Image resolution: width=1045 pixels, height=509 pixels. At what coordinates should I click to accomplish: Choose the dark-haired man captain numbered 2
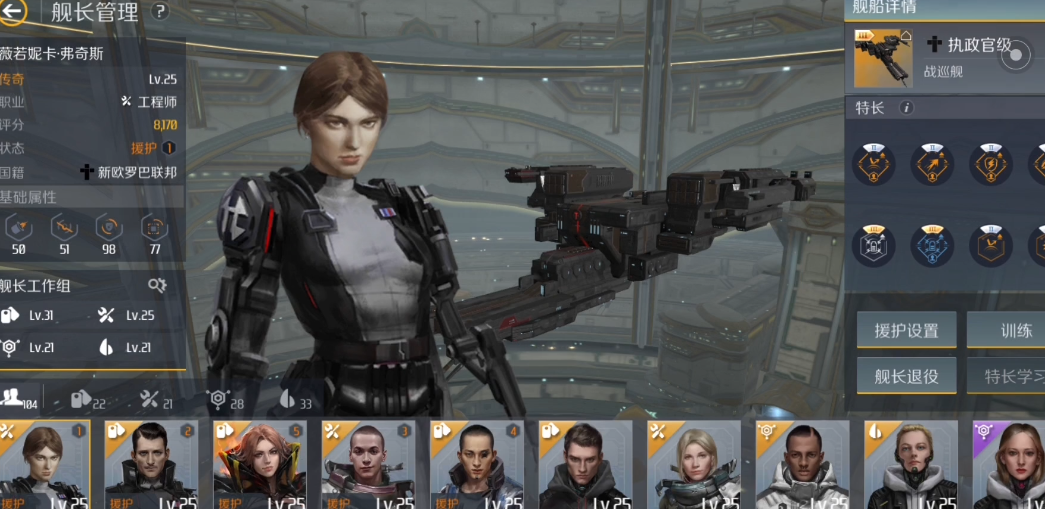tap(151, 464)
